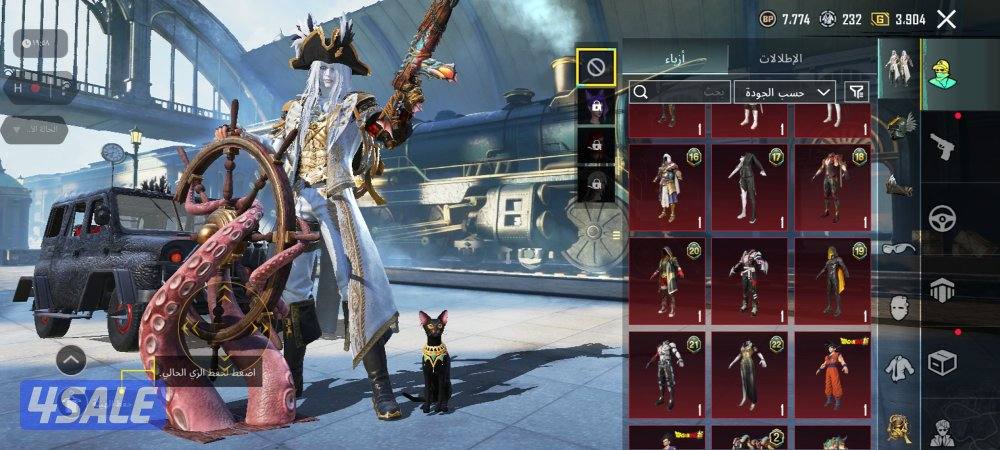Open the حسب الجودة sort dropdown
Viewport: 1000px width, 450px height.
[785, 92]
